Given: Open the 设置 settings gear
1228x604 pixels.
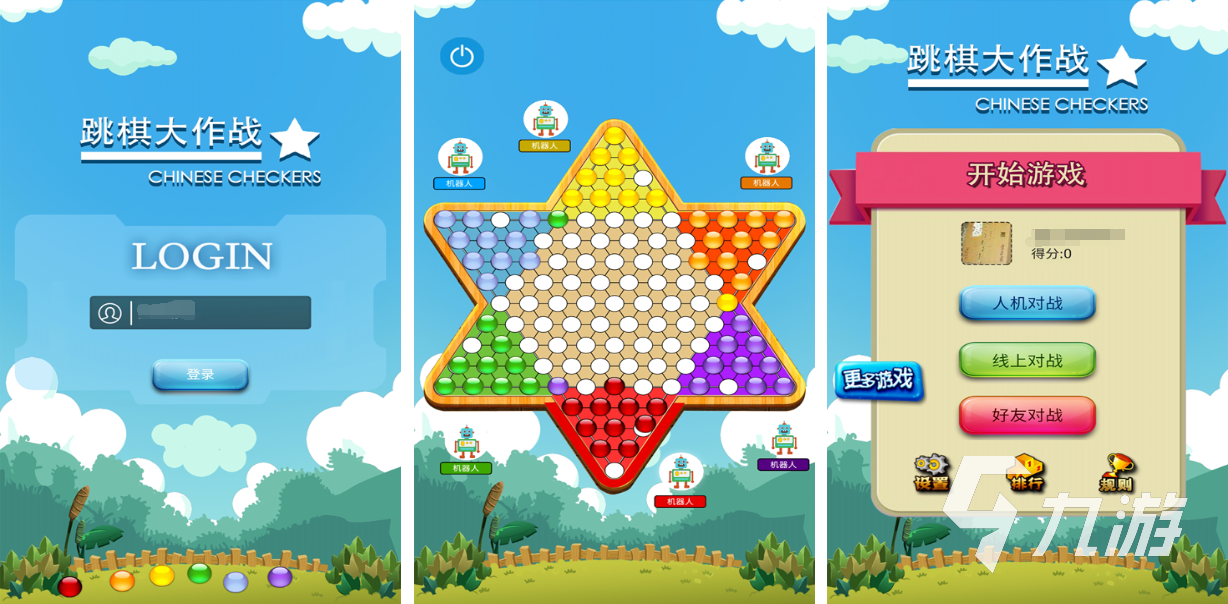Looking at the screenshot, I should pyautogui.click(x=930, y=471).
